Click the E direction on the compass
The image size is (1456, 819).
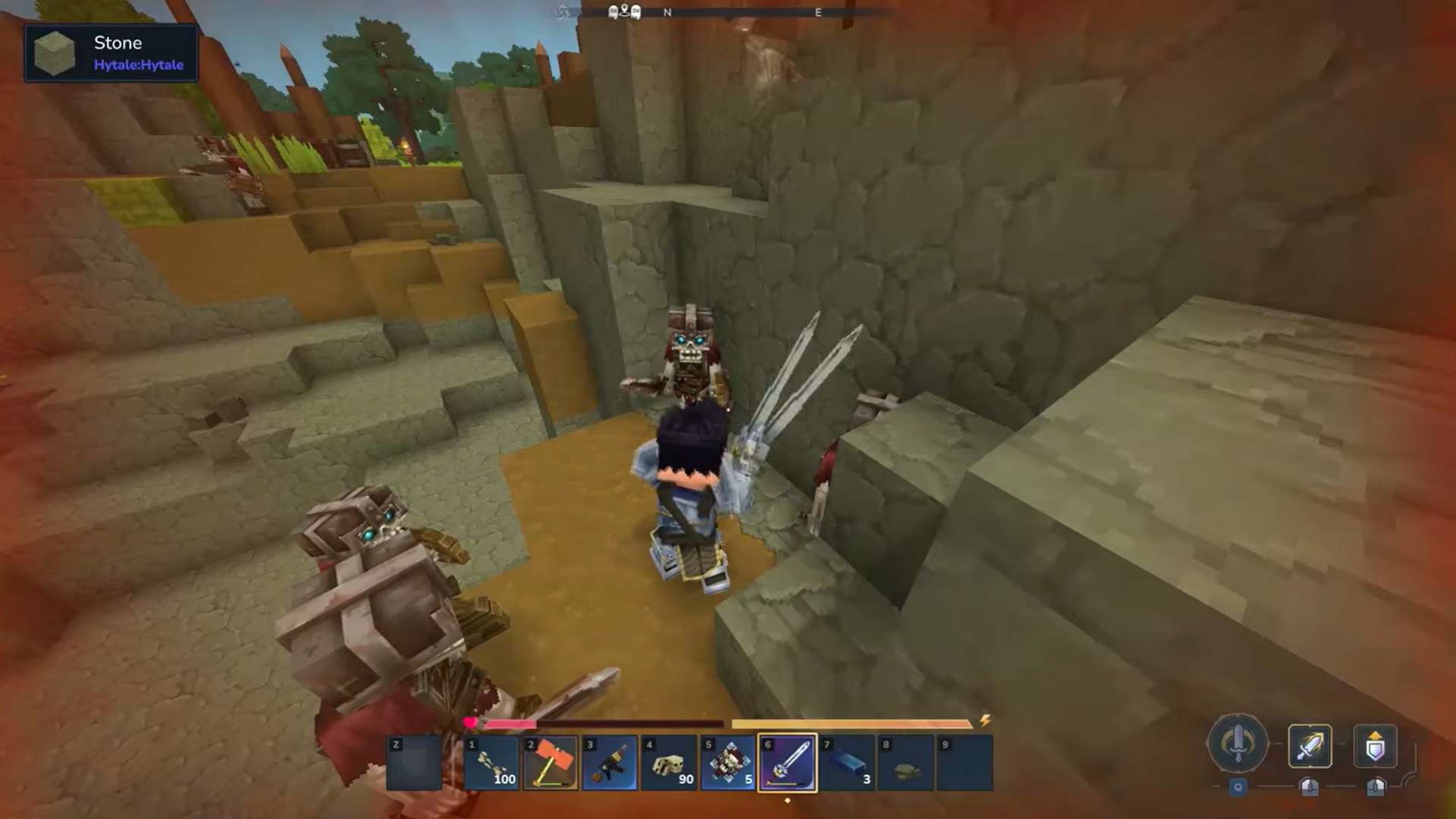pos(817,12)
